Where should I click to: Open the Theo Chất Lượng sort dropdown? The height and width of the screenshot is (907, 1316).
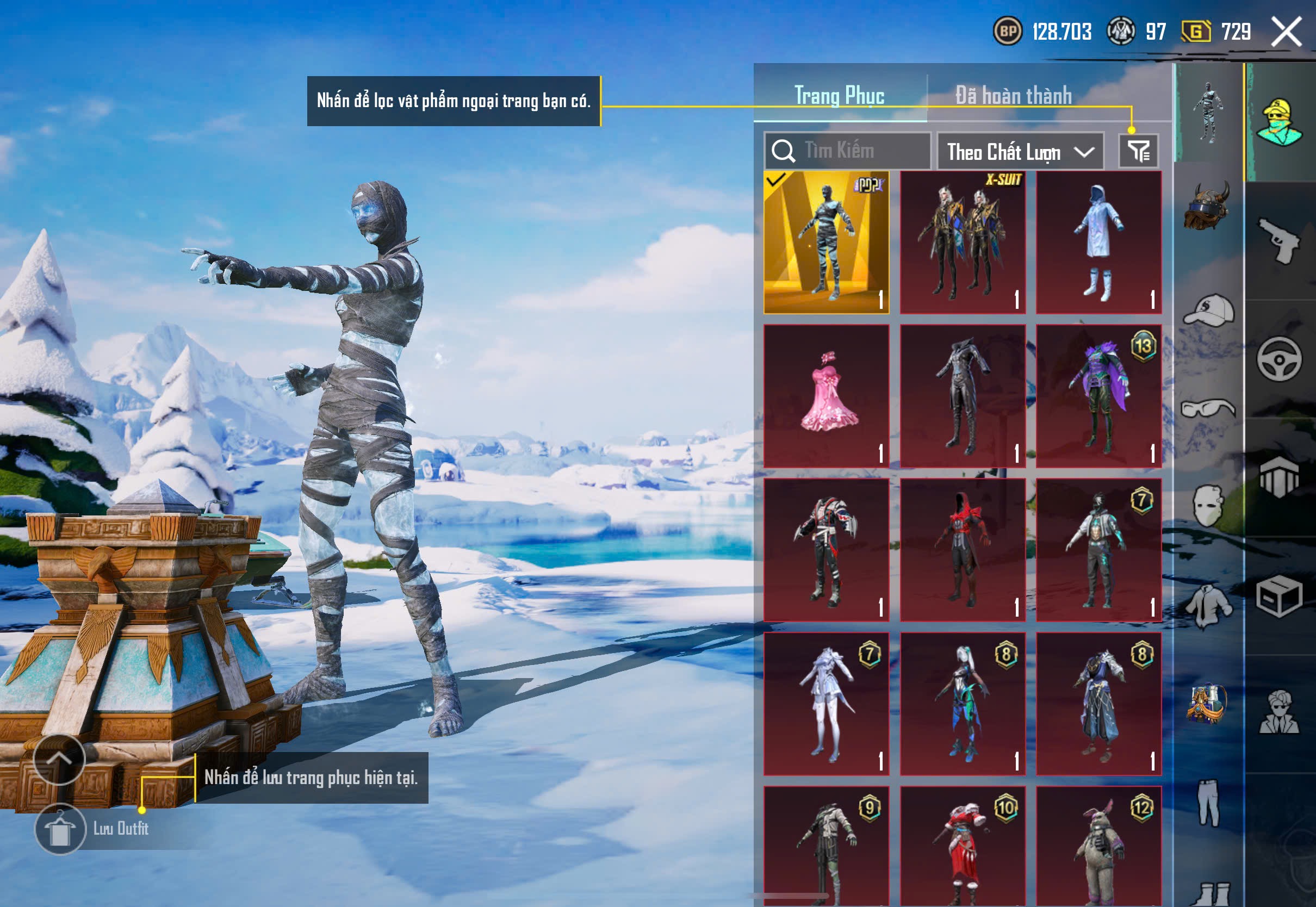[x=1020, y=152]
